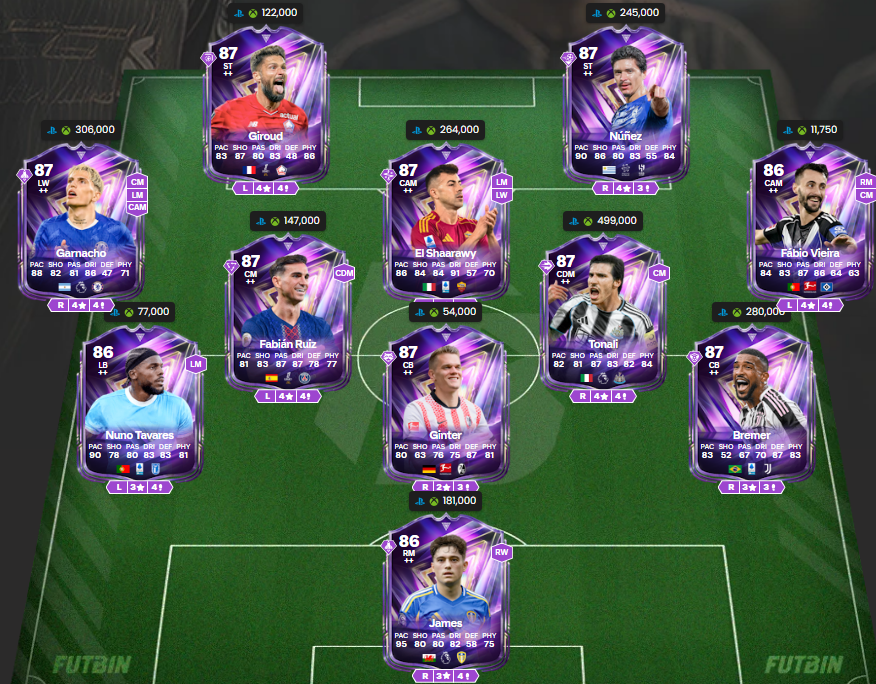Click Núñez's 245,000 price tag
The height and width of the screenshot is (684, 876).
coord(626,12)
